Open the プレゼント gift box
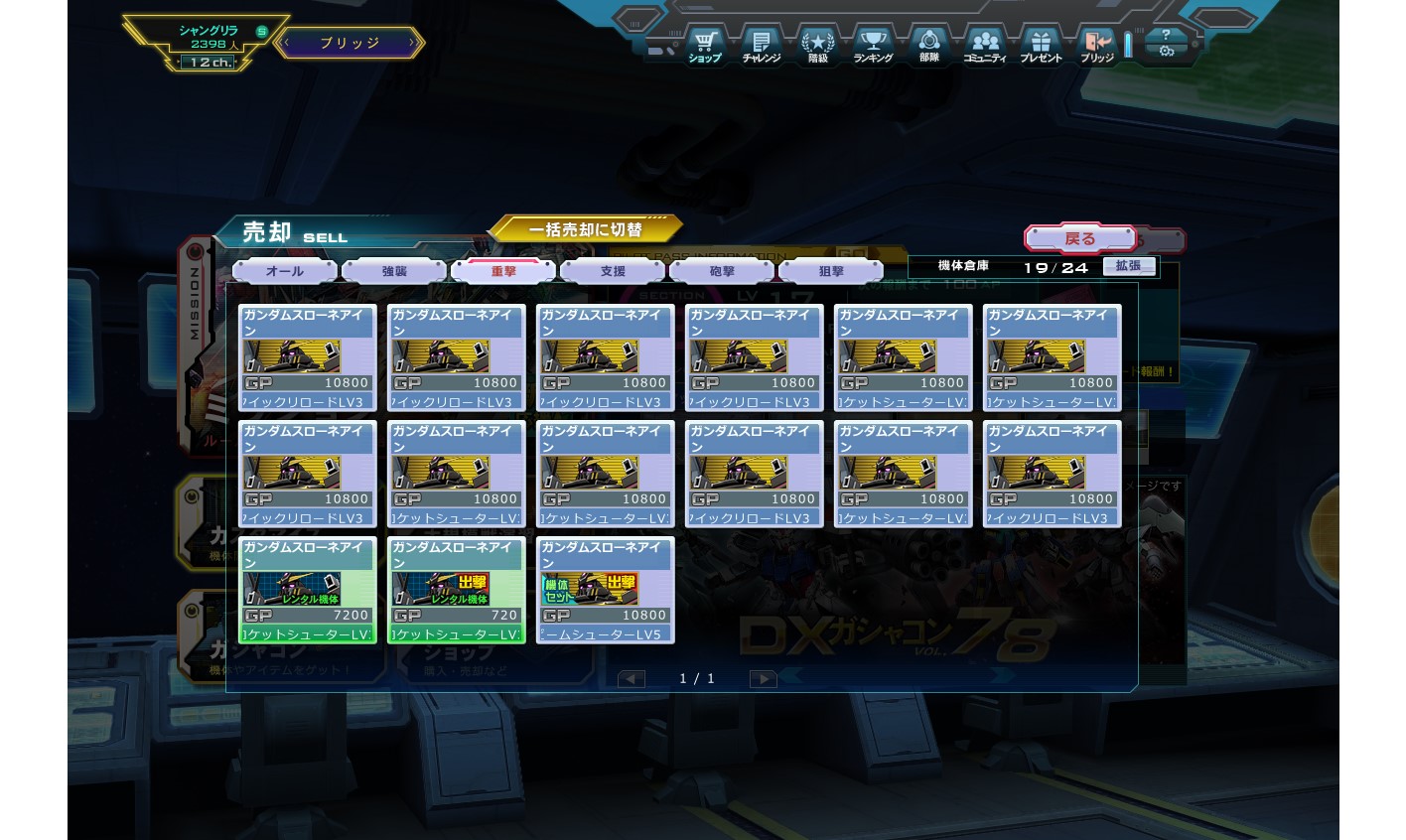 click(1041, 46)
